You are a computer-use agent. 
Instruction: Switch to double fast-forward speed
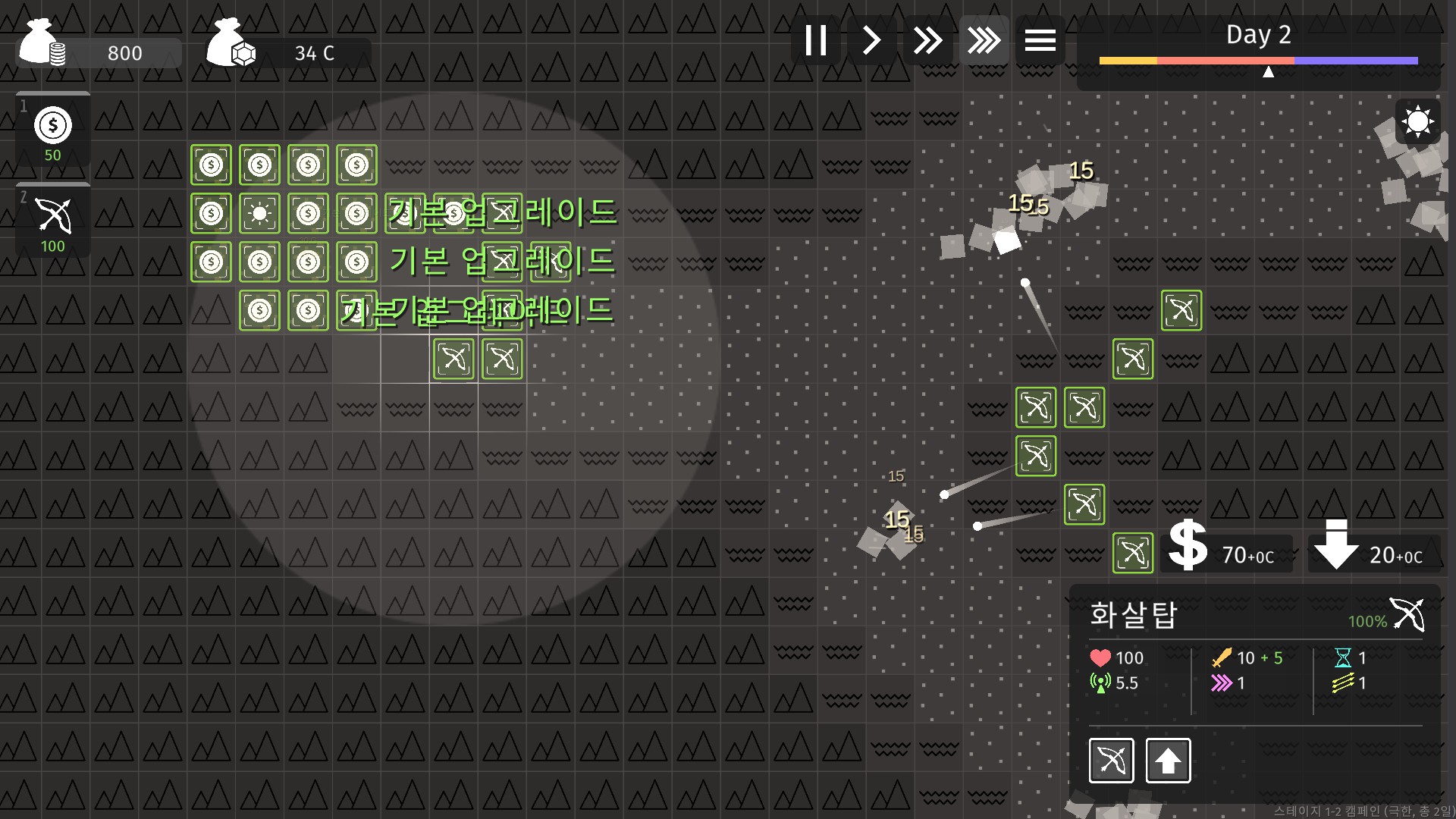[x=927, y=40]
